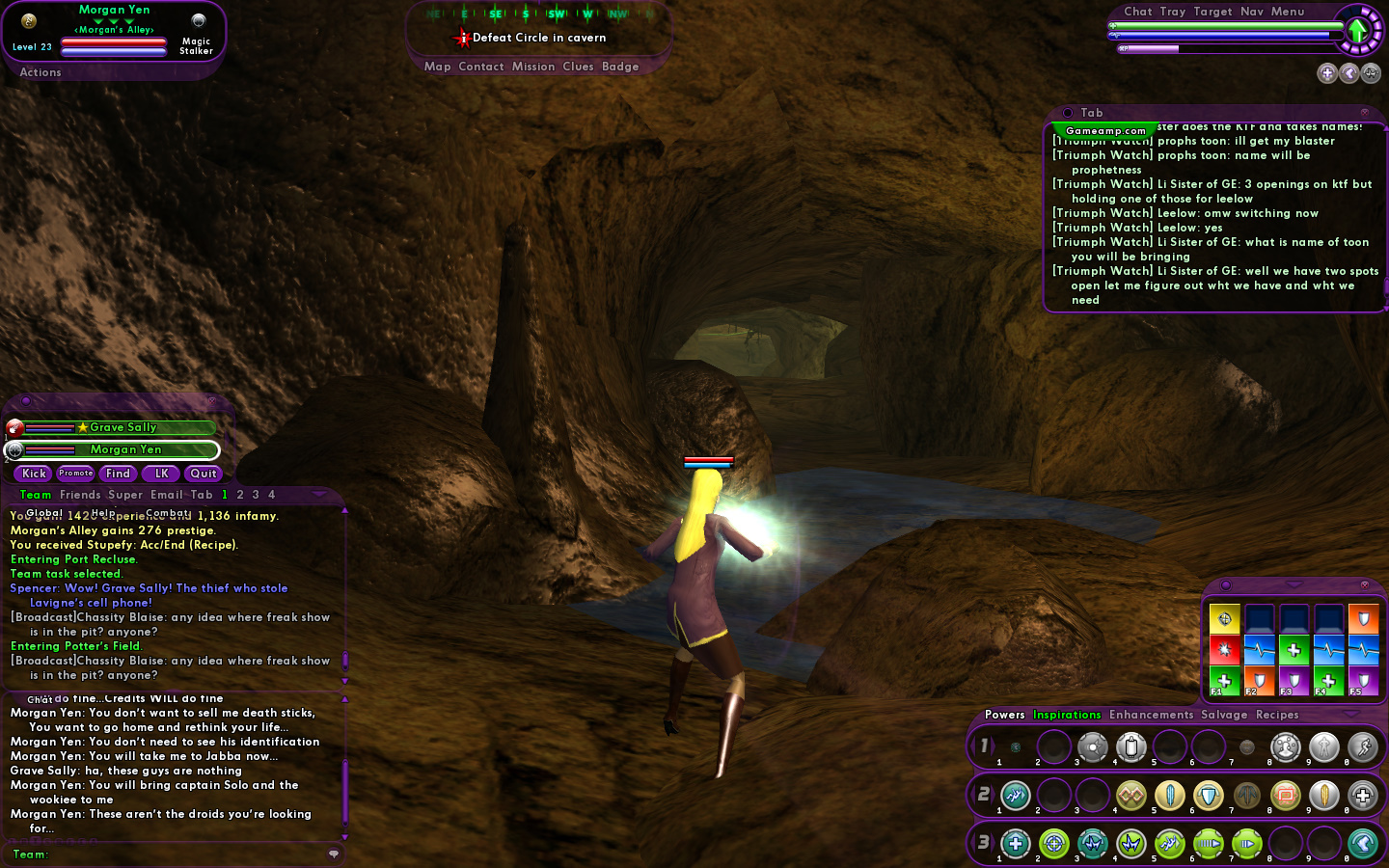Open the Contact list
The image size is (1389, 868).
(481, 67)
